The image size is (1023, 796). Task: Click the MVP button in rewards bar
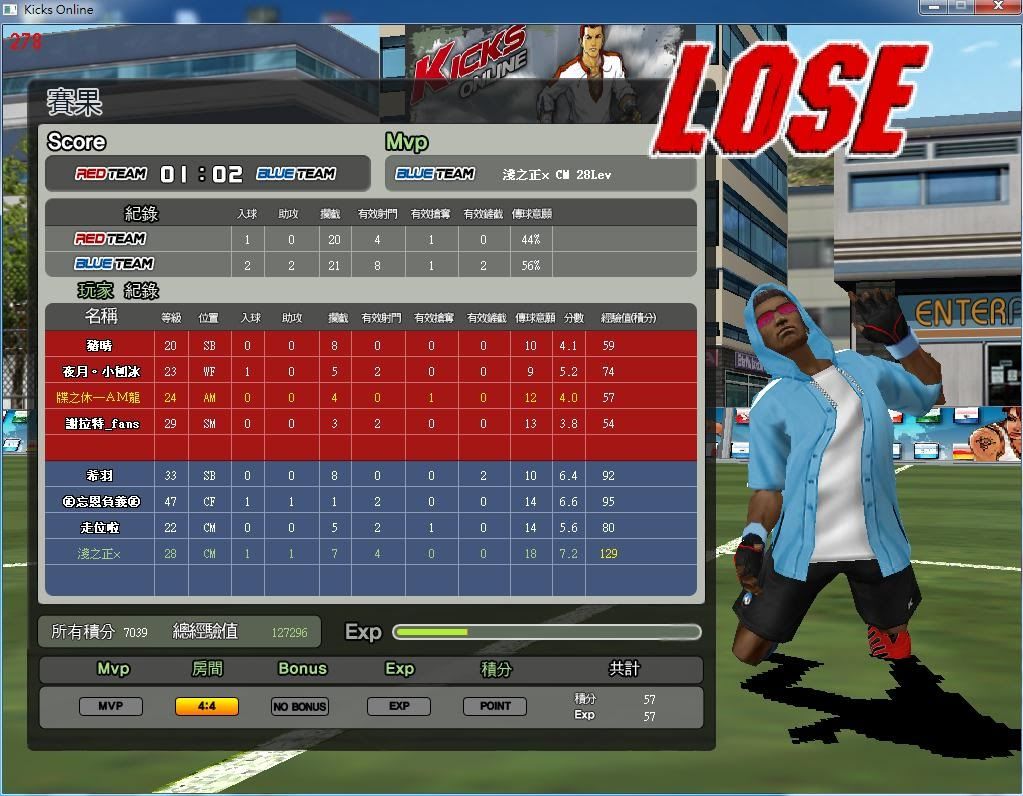coord(110,706)
